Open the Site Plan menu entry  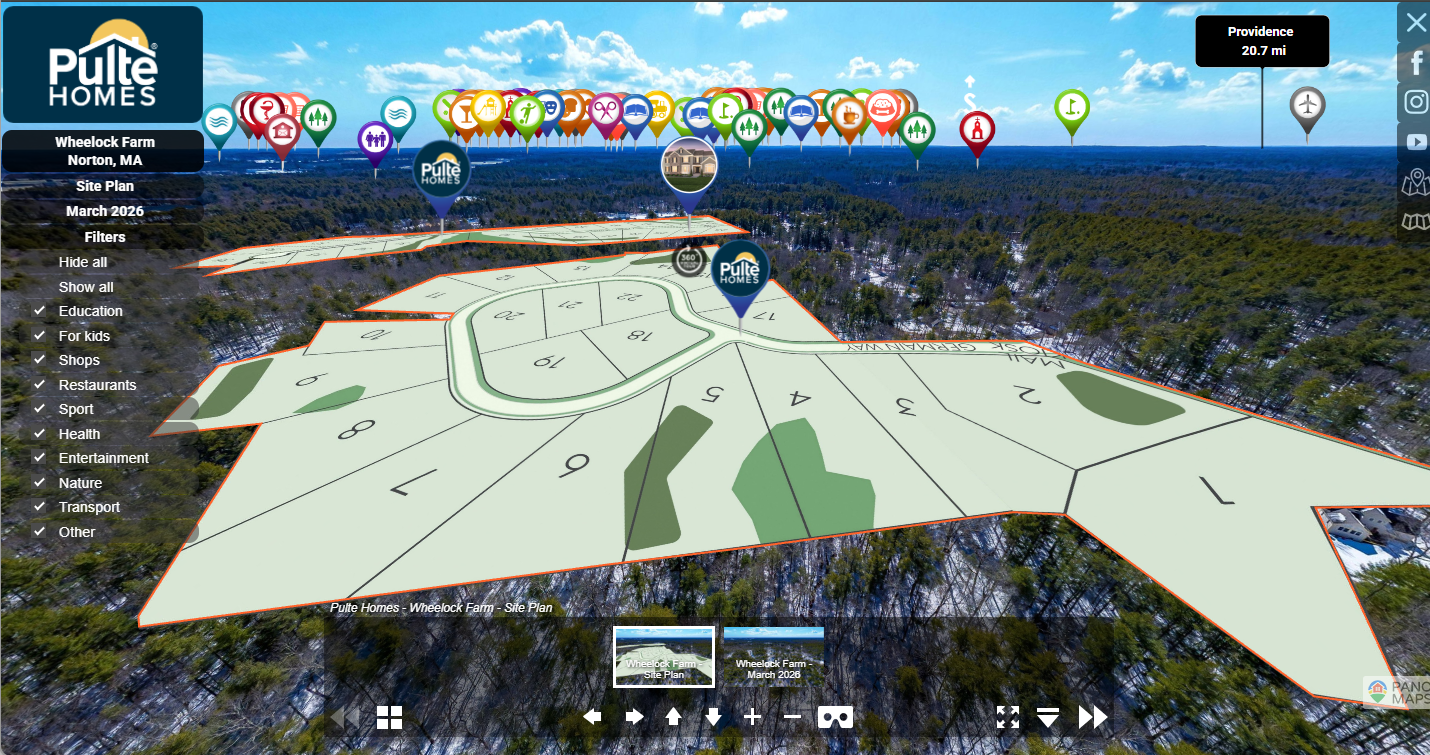[104, 186]
